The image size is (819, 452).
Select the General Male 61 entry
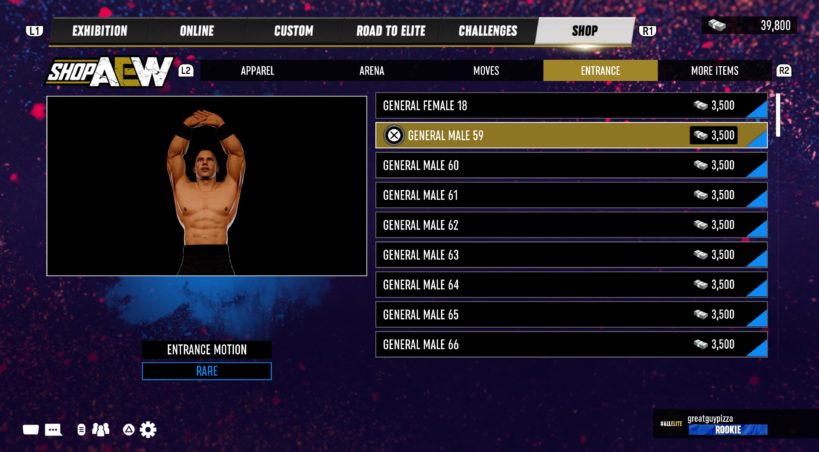pyautogui.click(x=570, y=195)
